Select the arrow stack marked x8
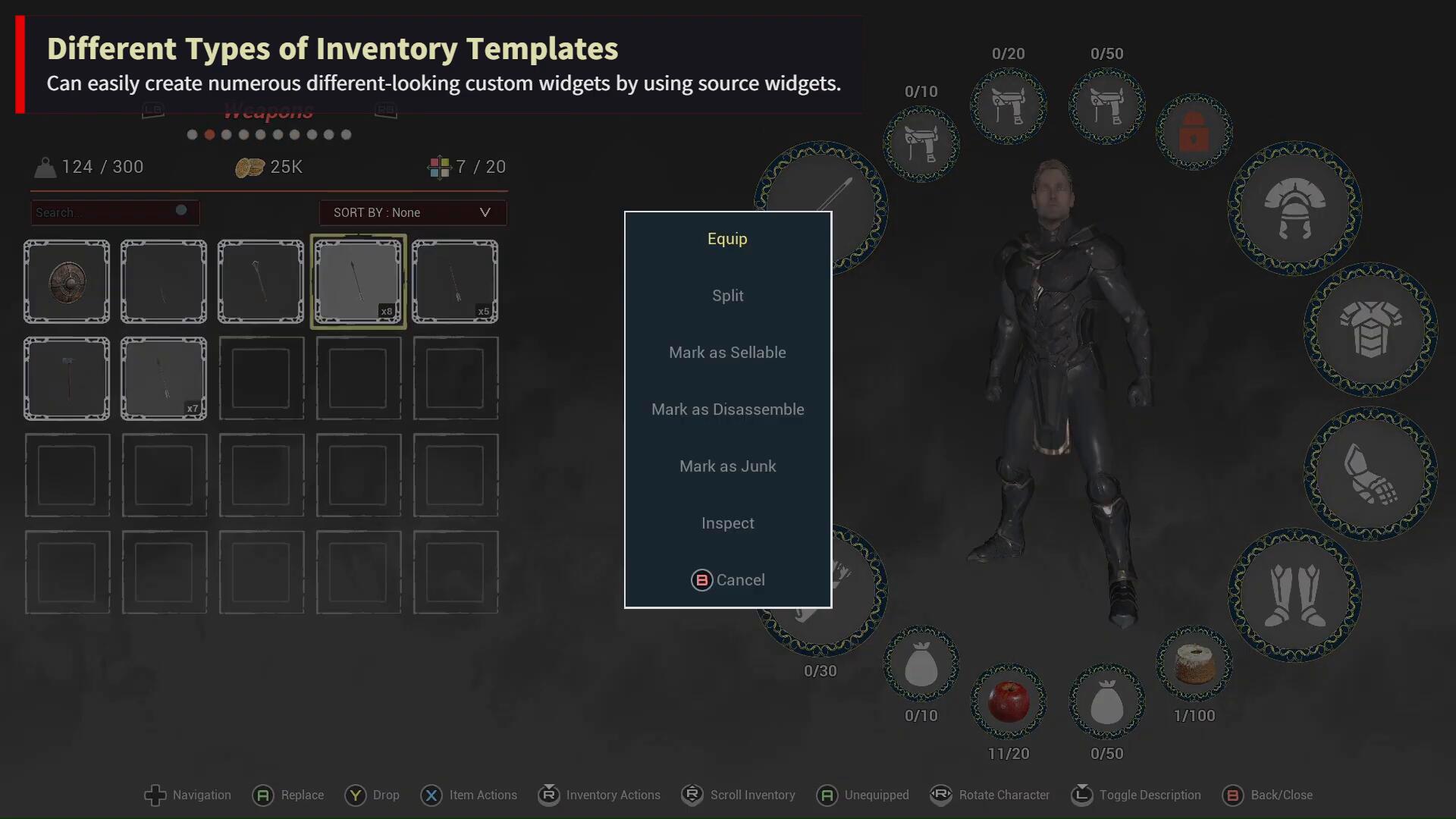Viewport: 1456px width, 819px height. pyautogui.click(x=358, y=282)
